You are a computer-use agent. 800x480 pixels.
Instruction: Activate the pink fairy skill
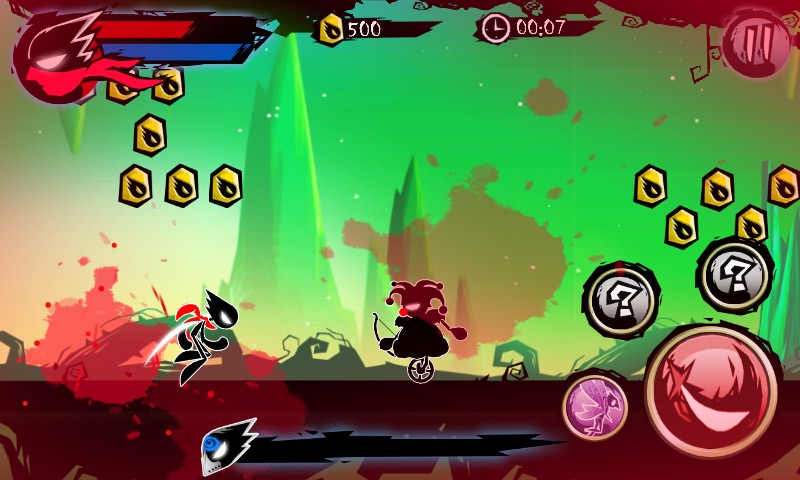point(595,407)
